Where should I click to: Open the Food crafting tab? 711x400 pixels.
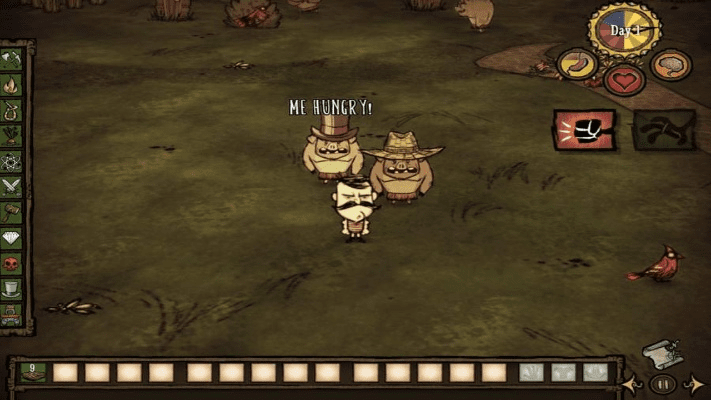12,136
